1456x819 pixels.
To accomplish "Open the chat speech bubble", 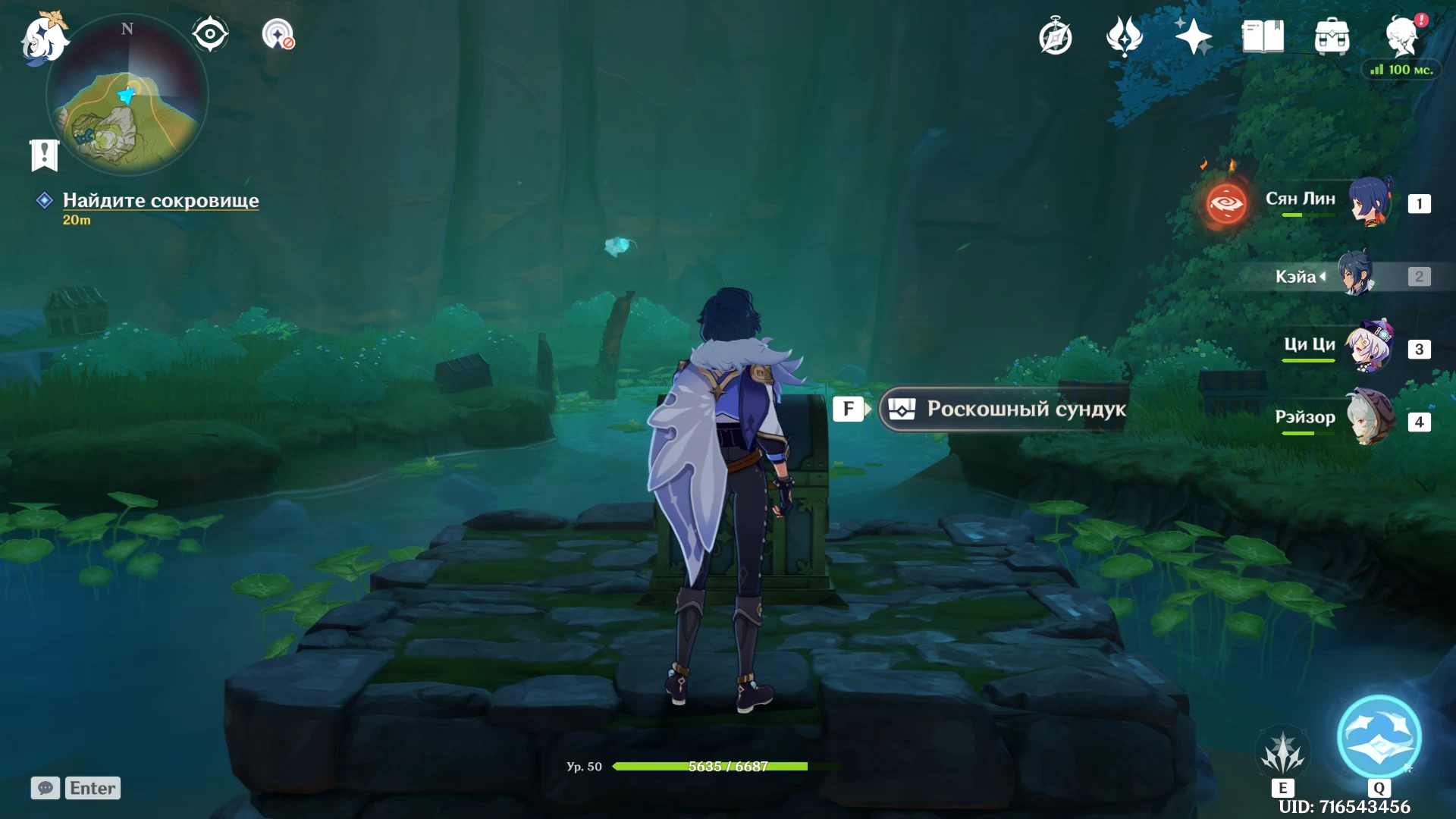I will click(x=45, y=788).
